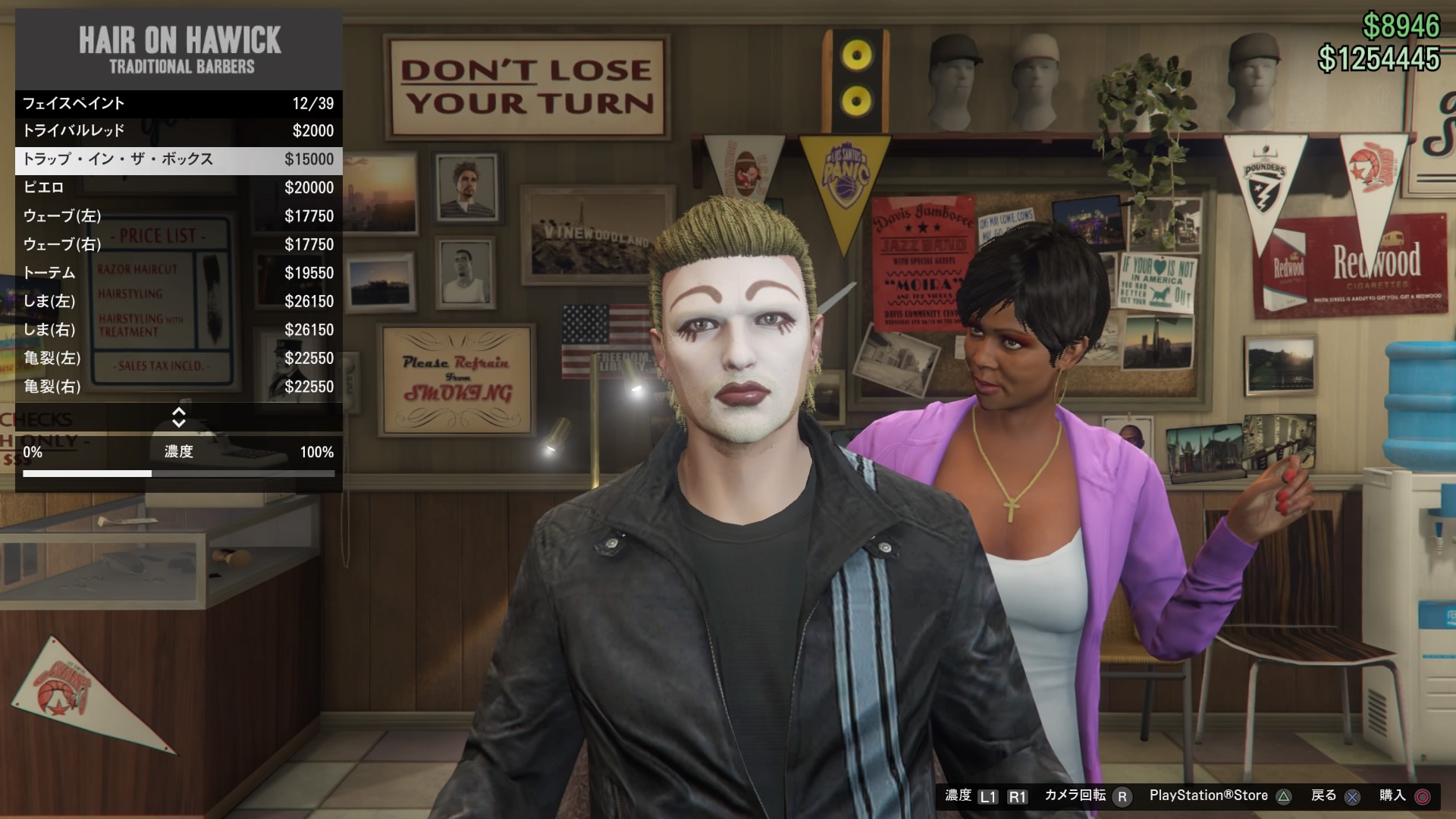1456x819 pixels.
Task: Select the しま(左) stripe face paint
Action: coord(178,301)
